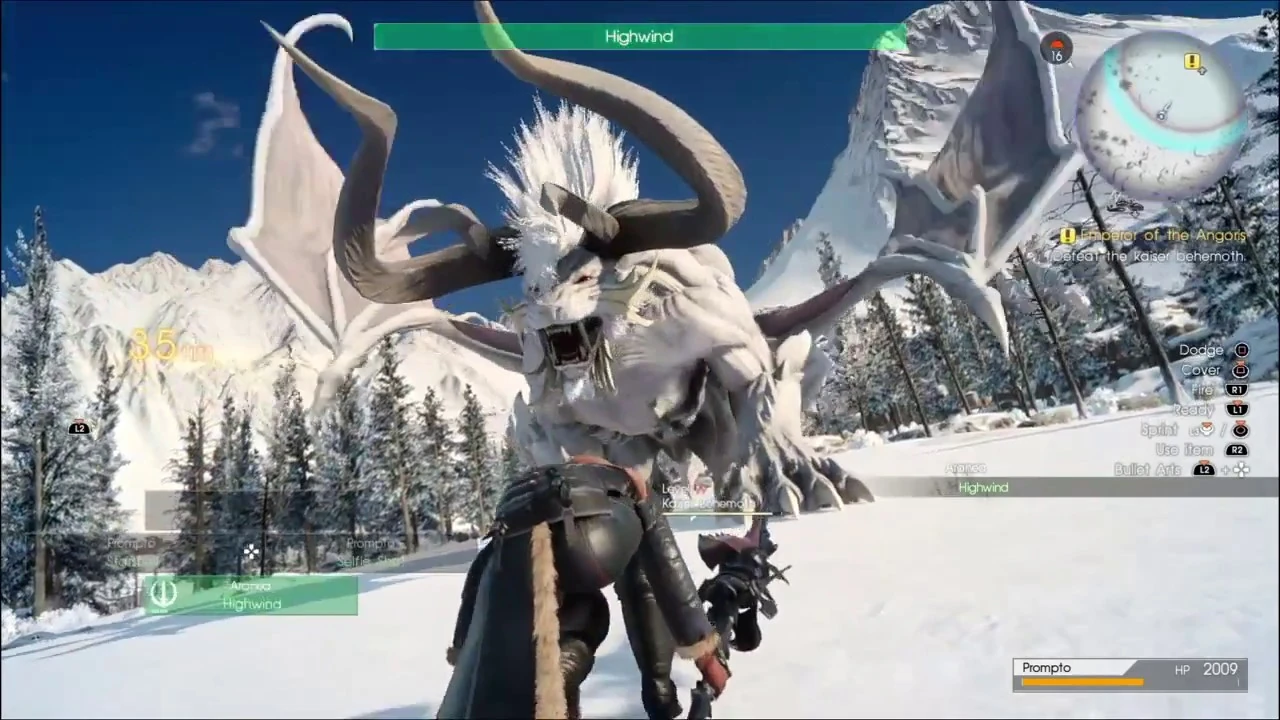
Task: Click the Bullet Arts L2 icon
Action: pyautogui.click(x=1203, y=469)
